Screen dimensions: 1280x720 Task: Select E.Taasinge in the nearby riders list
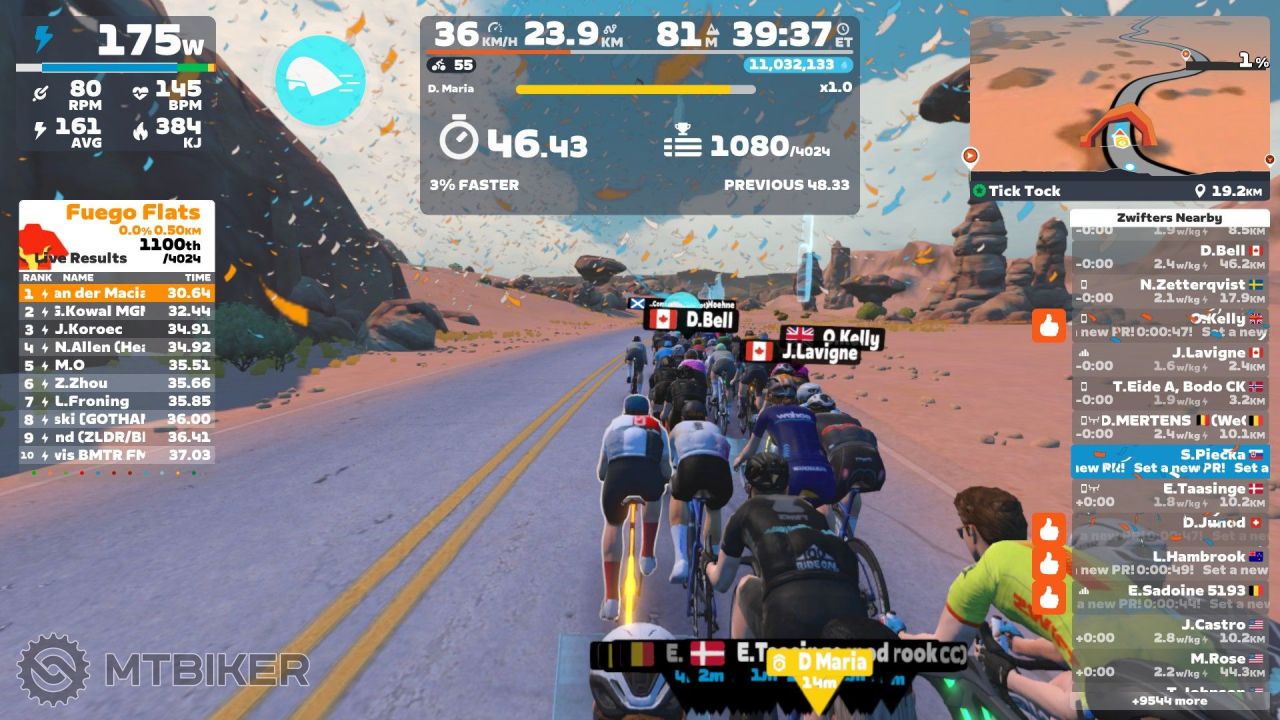[x=1170, y=495]
